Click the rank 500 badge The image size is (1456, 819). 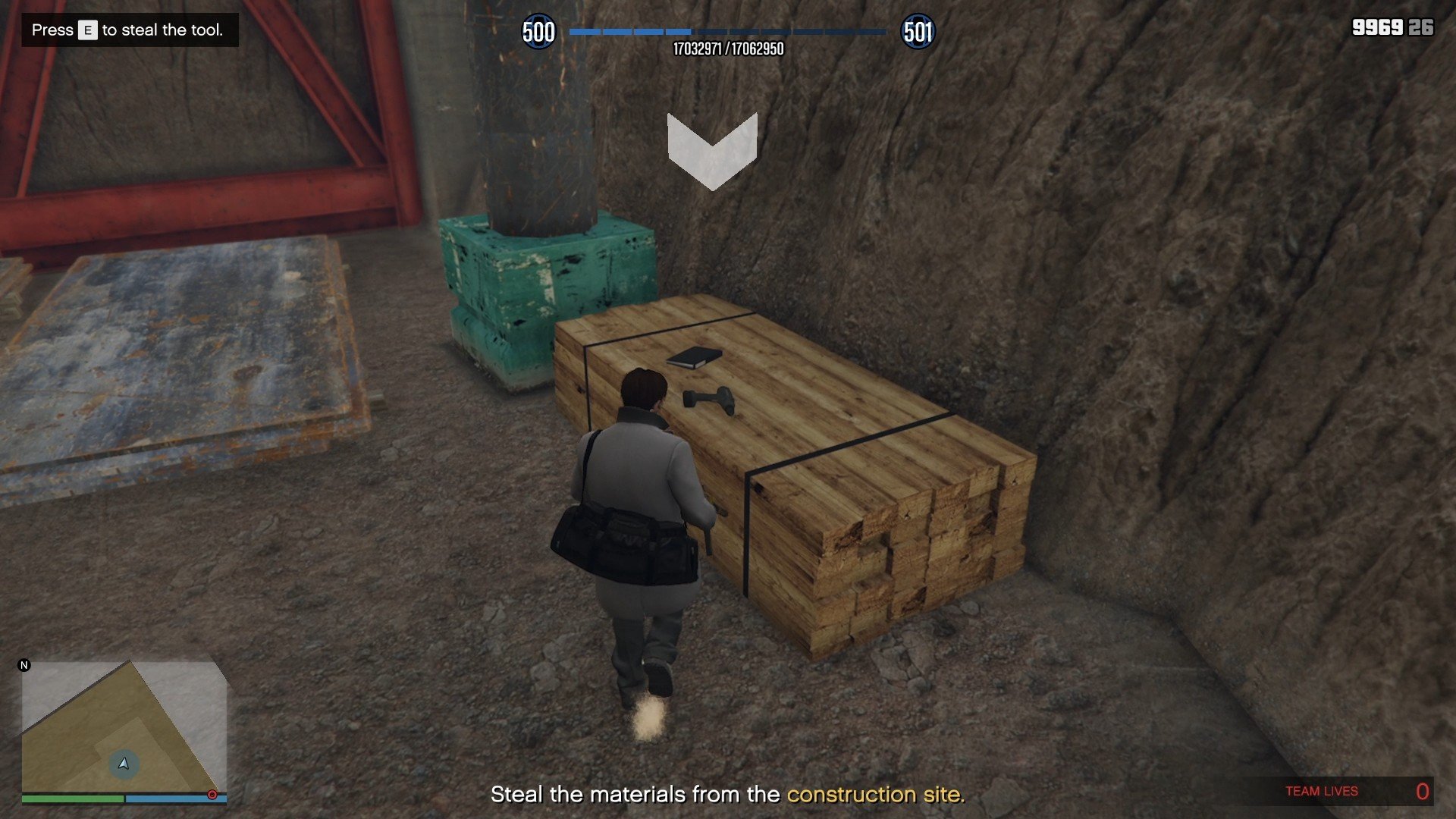(x=539, y=32)
